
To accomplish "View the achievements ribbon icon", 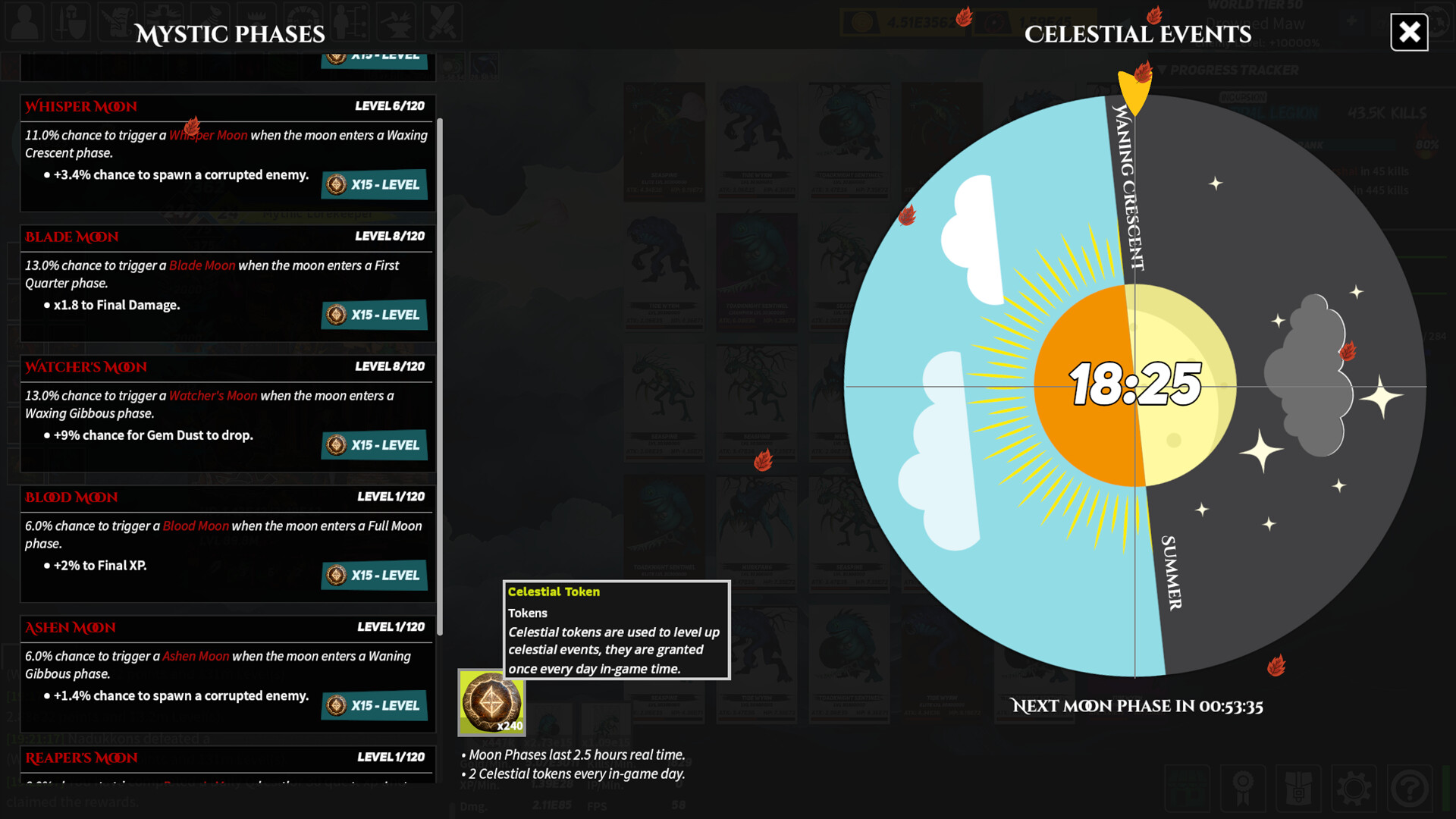I will (x=1244, y=789).
